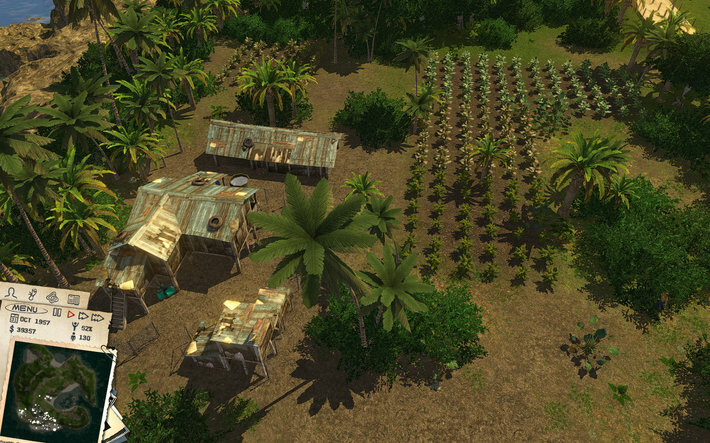Open the tab right of the silhouette
710x443 pixels.
click(x=33, y=295)
